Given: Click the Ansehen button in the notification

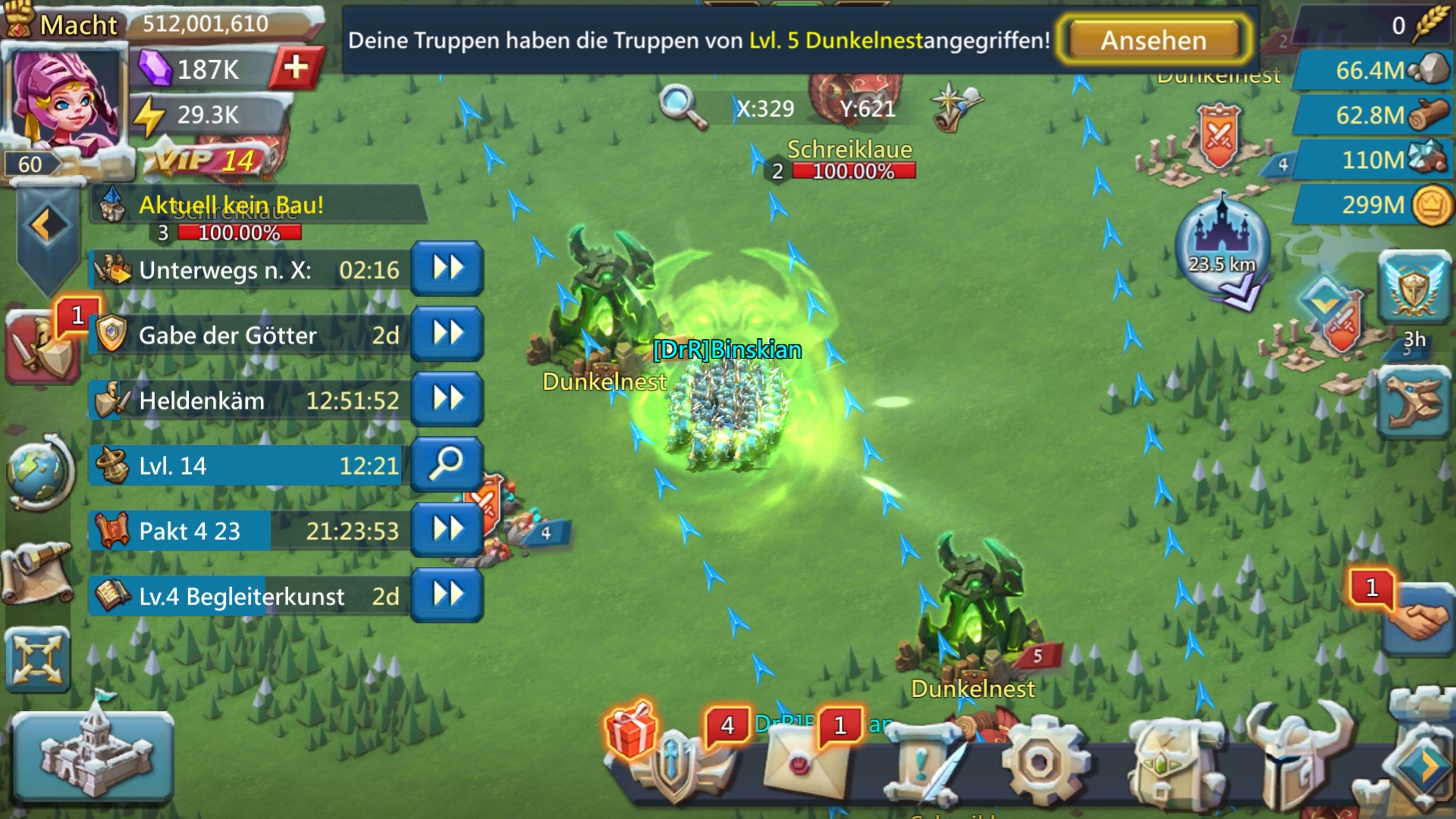Looking at the screenshot, I should click(1153, 40).
